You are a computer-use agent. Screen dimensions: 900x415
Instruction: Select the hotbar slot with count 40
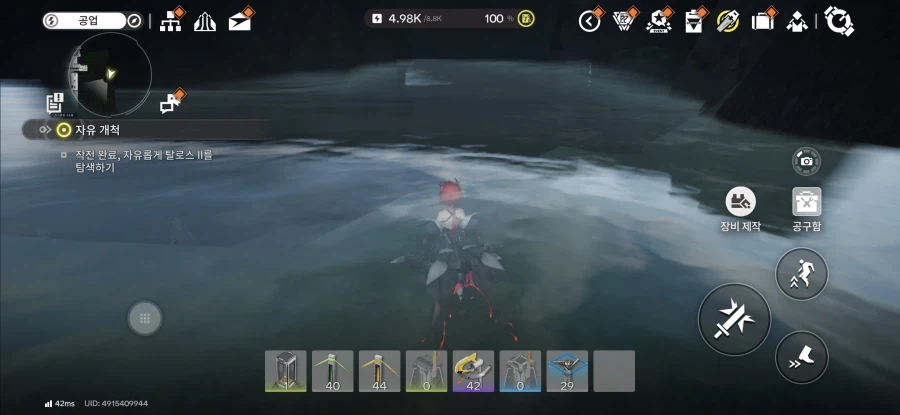point(333,370)
